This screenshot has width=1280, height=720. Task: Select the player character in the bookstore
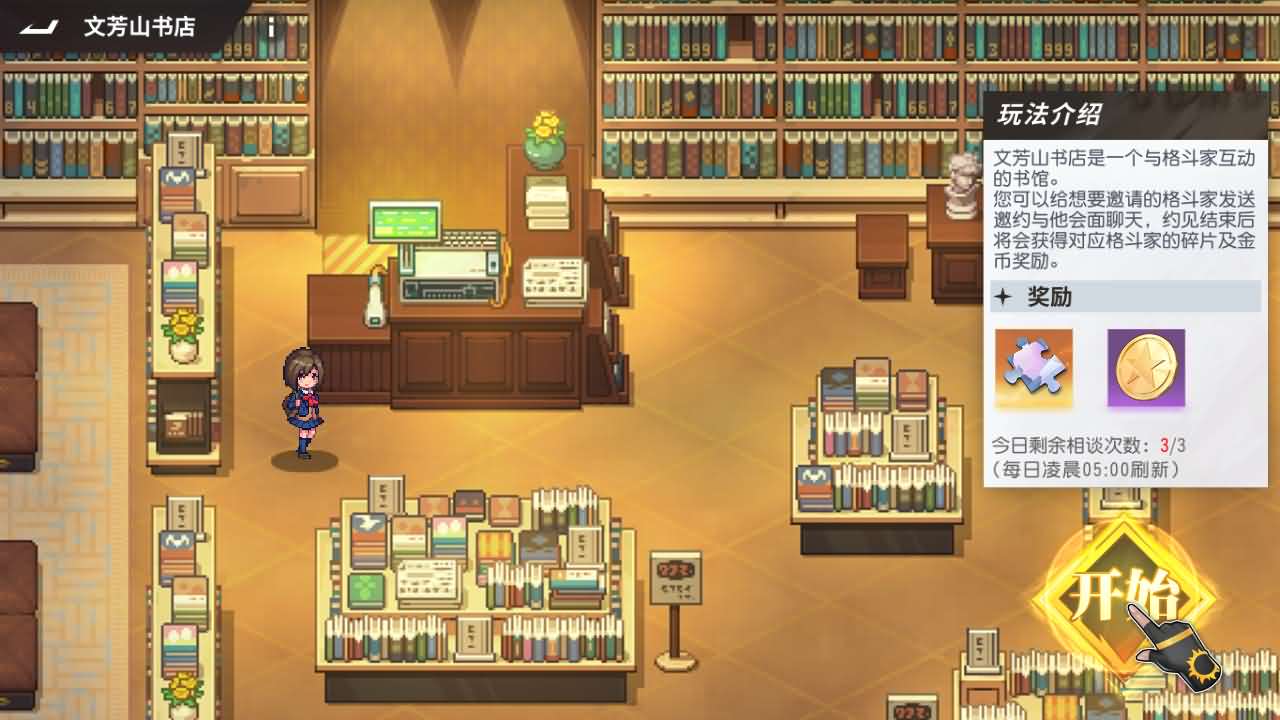[x=302, y=399]
